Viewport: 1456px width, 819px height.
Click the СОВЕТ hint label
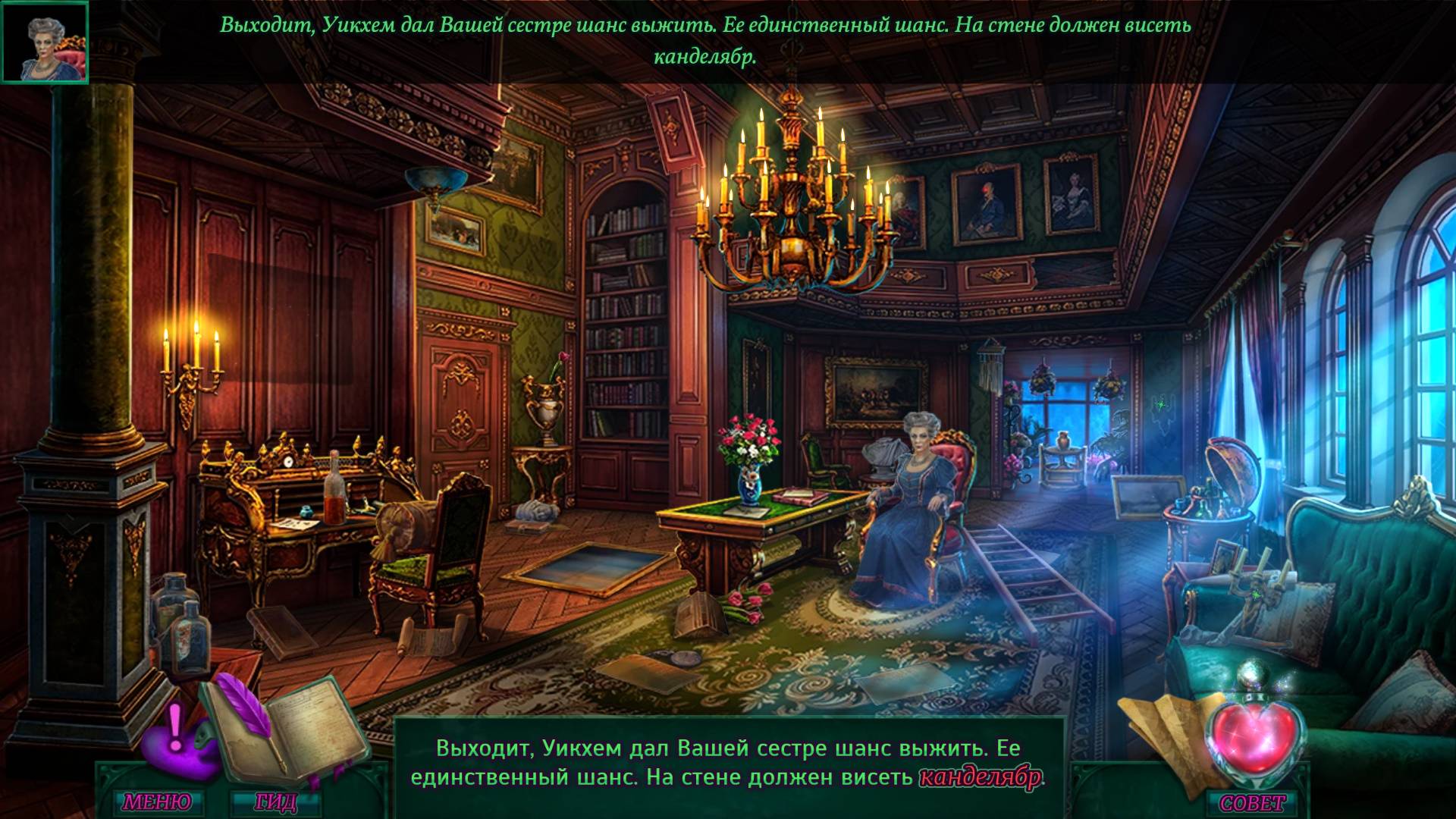coord(1252,802)
